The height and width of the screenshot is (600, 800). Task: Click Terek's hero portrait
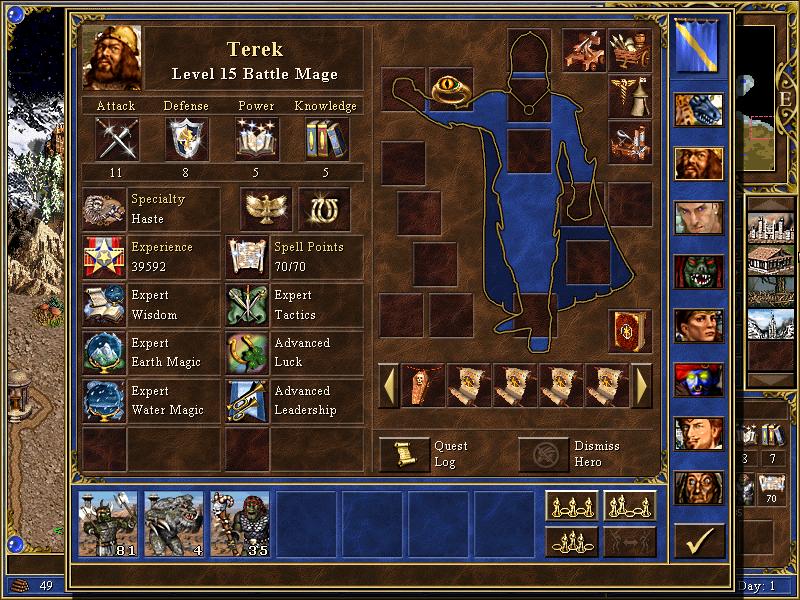coord(113,58)
